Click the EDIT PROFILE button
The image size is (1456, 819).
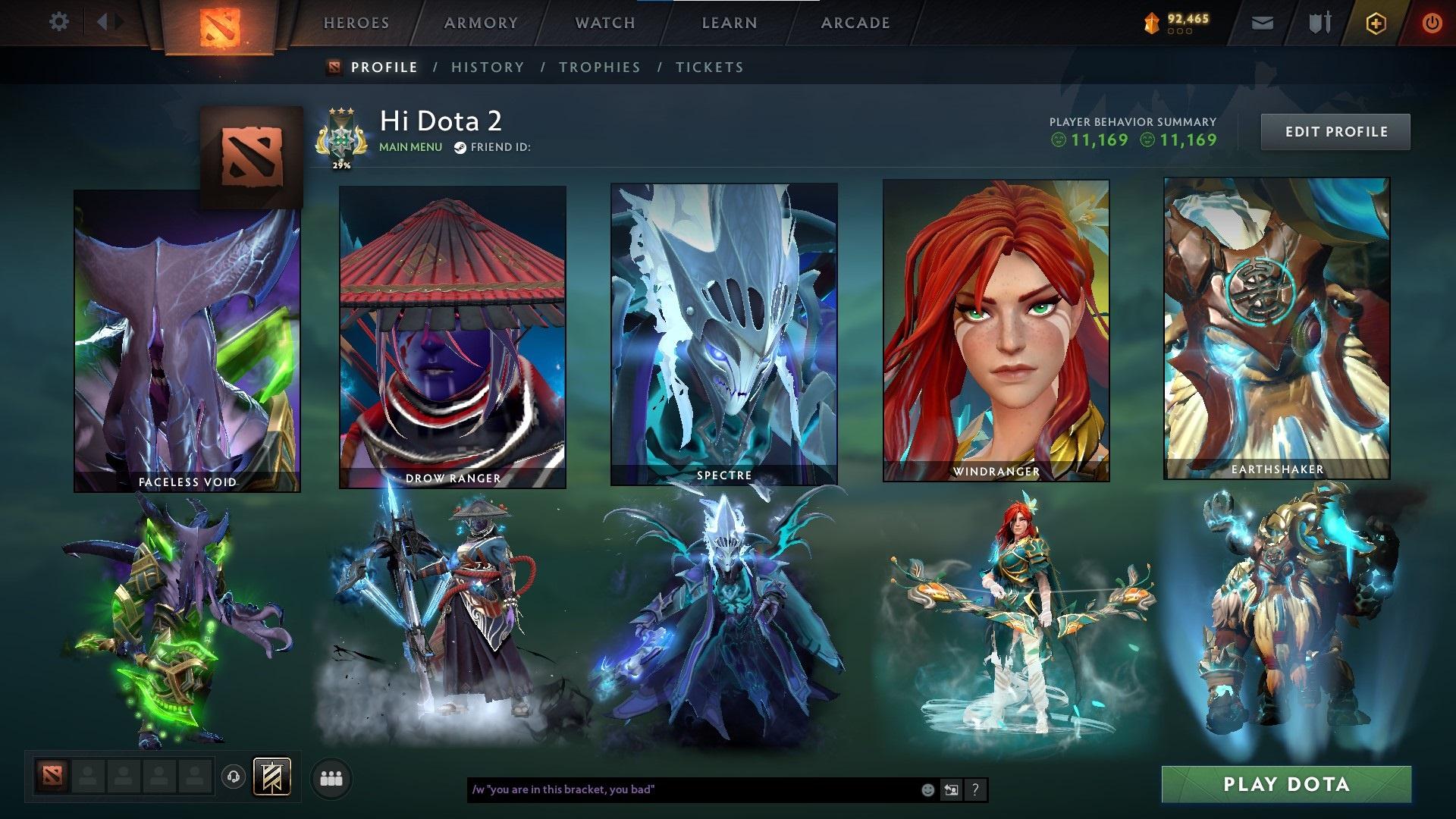click(x=1335, y=130)
